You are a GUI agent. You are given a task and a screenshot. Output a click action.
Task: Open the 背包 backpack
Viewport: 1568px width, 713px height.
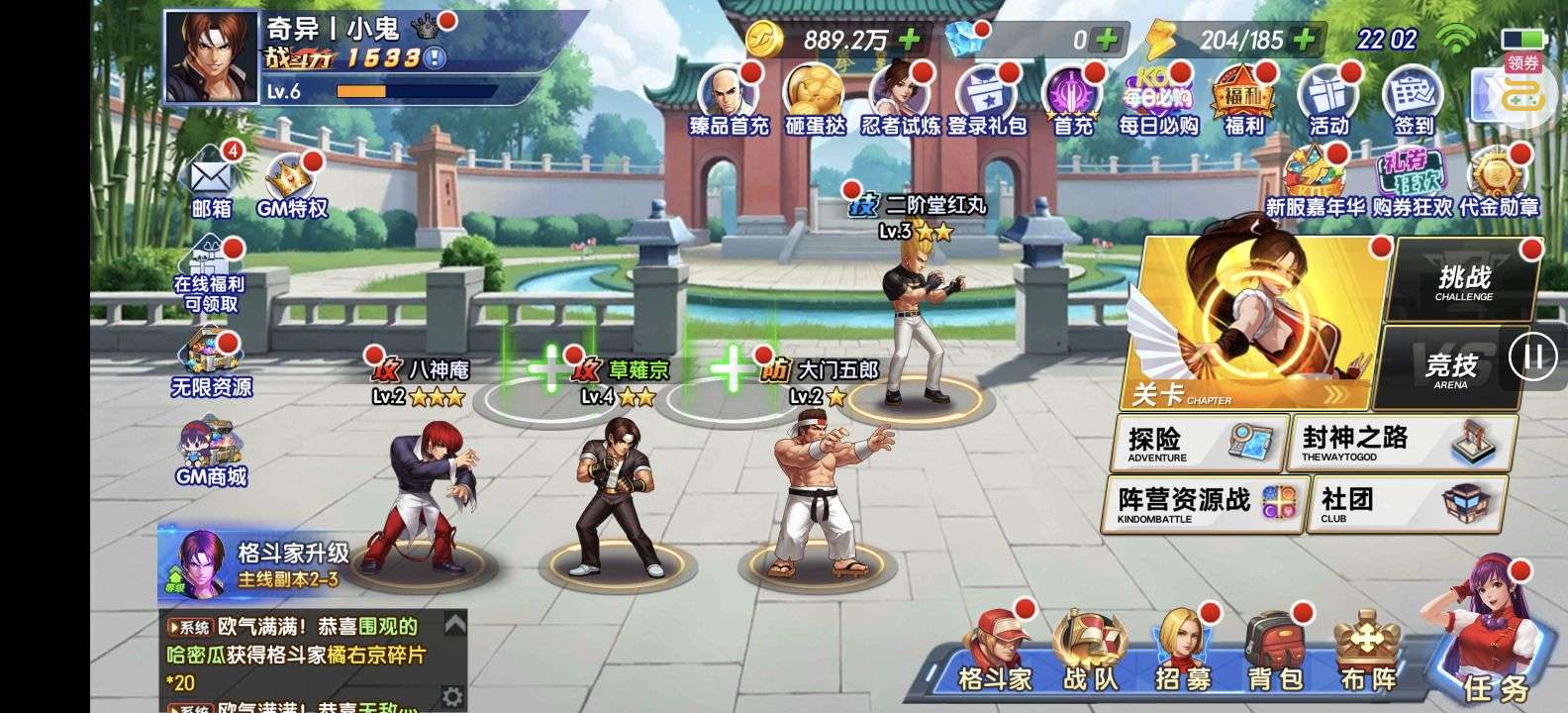tap(1275, 655)
